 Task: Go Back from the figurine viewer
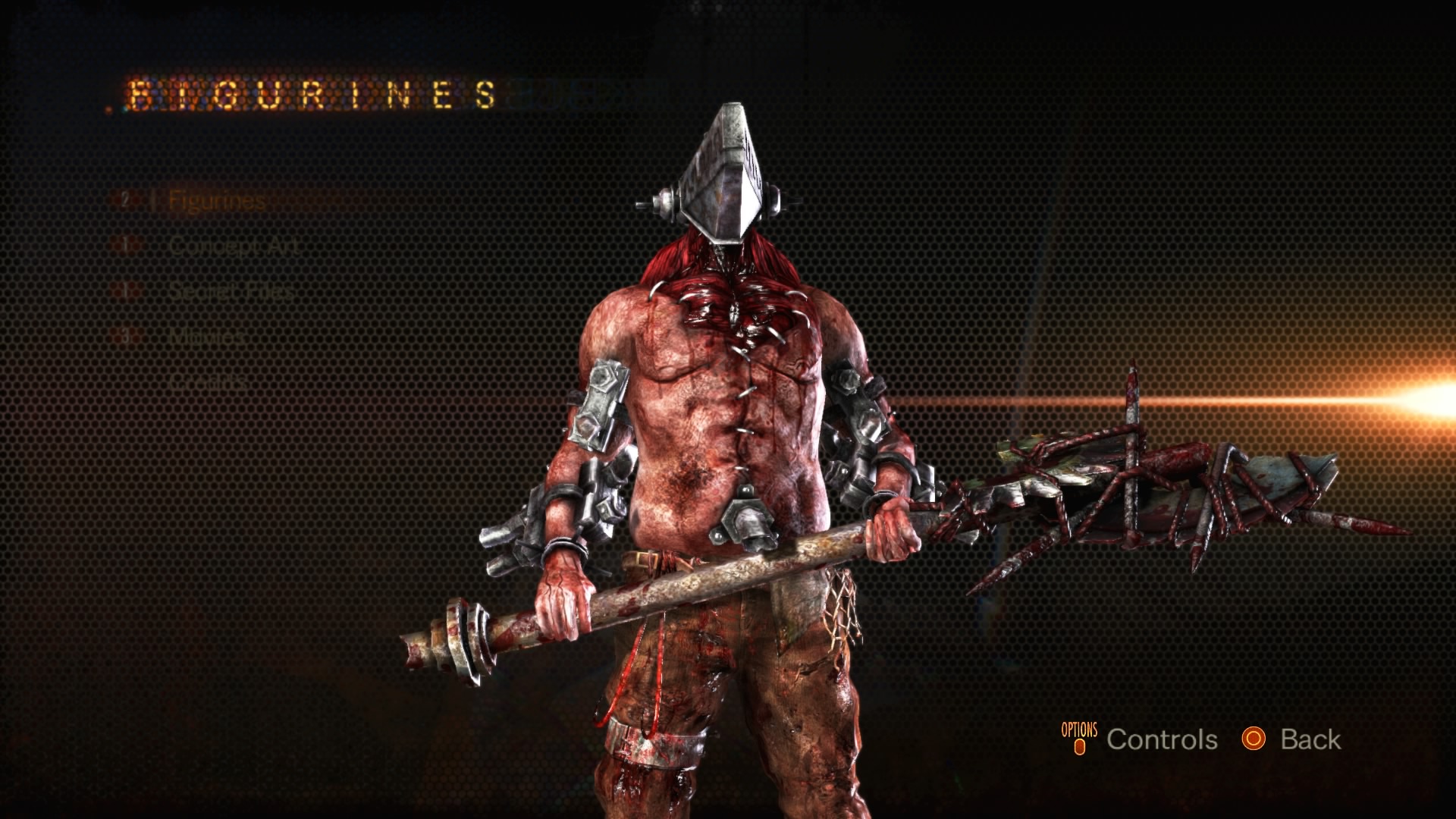click(x=1310, y=739)
